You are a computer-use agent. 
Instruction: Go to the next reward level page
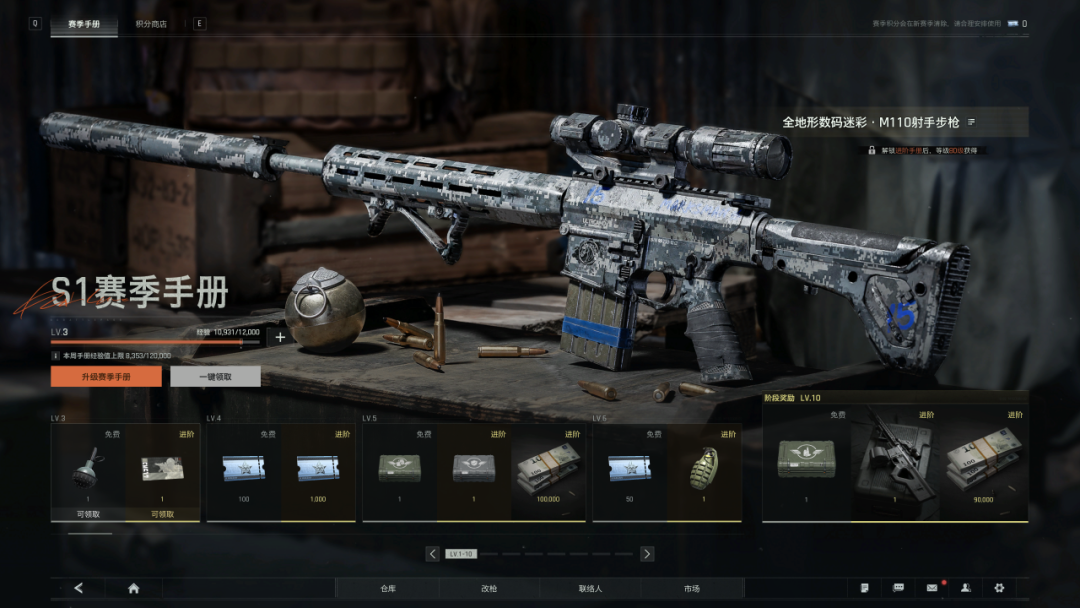click(647, 553)
